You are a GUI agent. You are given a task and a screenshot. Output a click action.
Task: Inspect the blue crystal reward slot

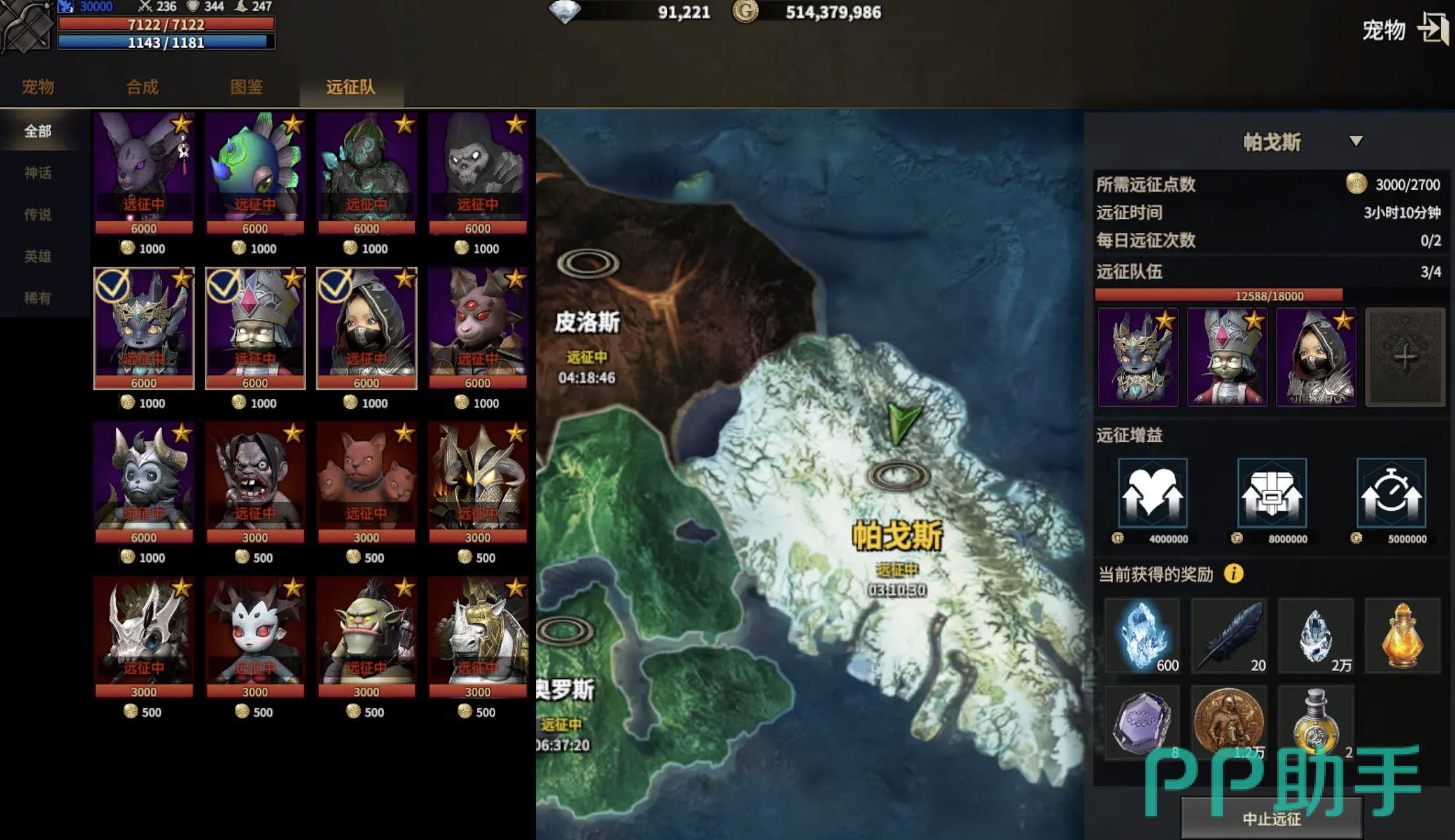(x=1142, y=636)
